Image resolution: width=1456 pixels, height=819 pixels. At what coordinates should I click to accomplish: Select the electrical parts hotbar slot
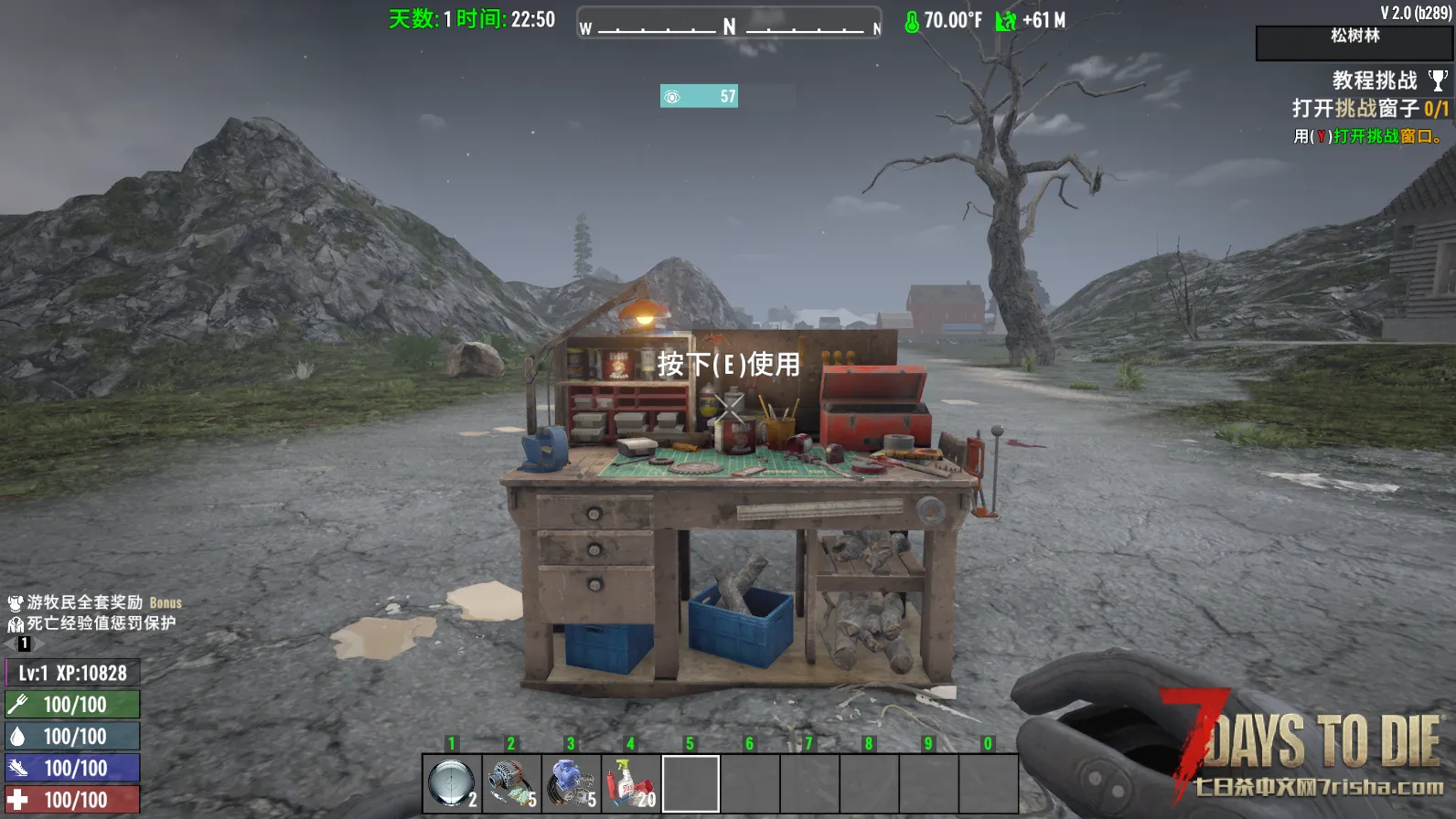pos(511,783)
